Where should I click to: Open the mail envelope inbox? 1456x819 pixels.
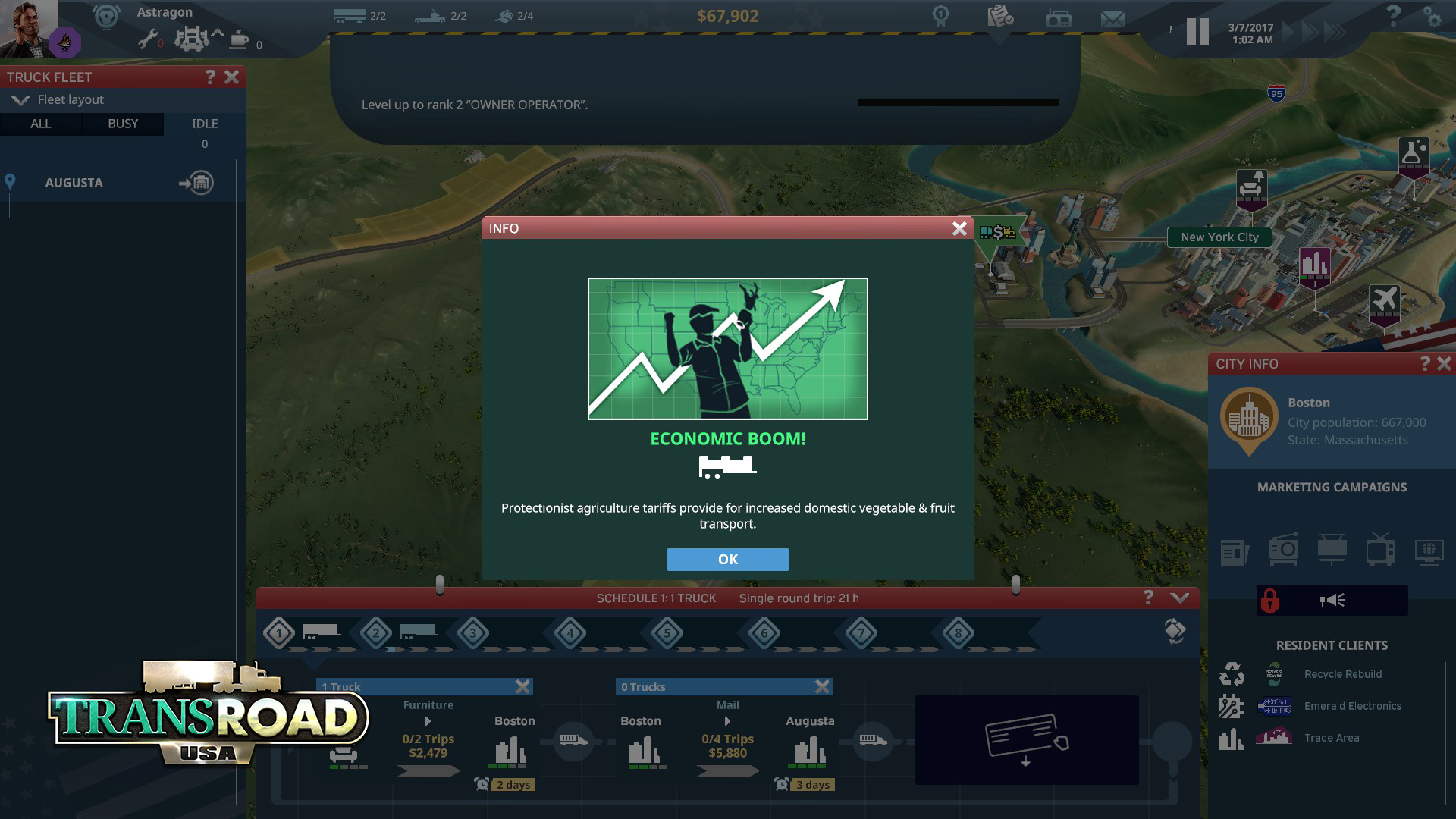pyautogui.click(x=1112, y=18)
